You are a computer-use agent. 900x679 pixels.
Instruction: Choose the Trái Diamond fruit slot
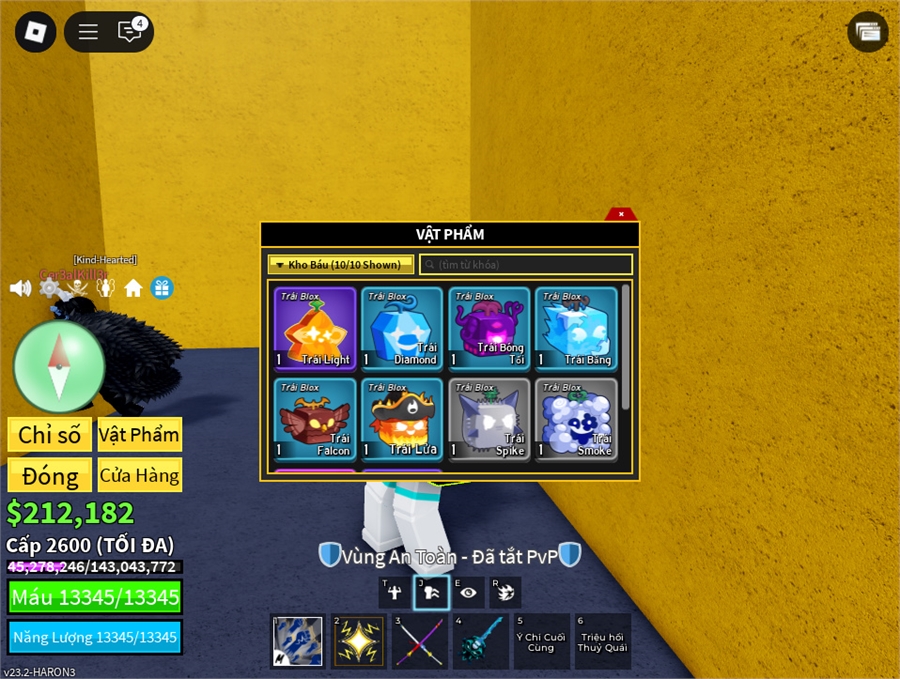point(402,328)
